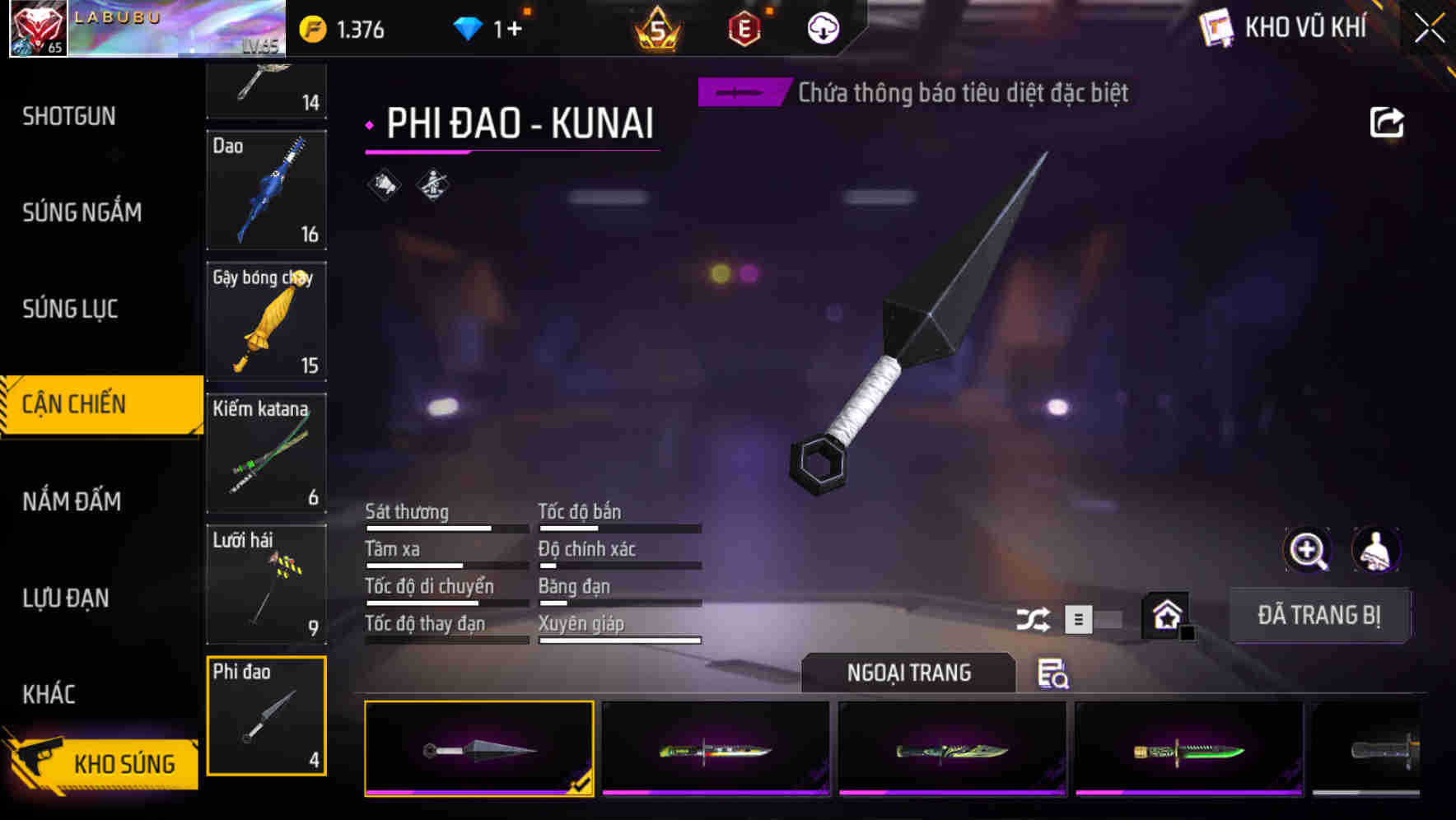This screenshot has width=1456, height=820.
Task: Open the Lưỡi hái weapon entry
Action: (266, 585)
